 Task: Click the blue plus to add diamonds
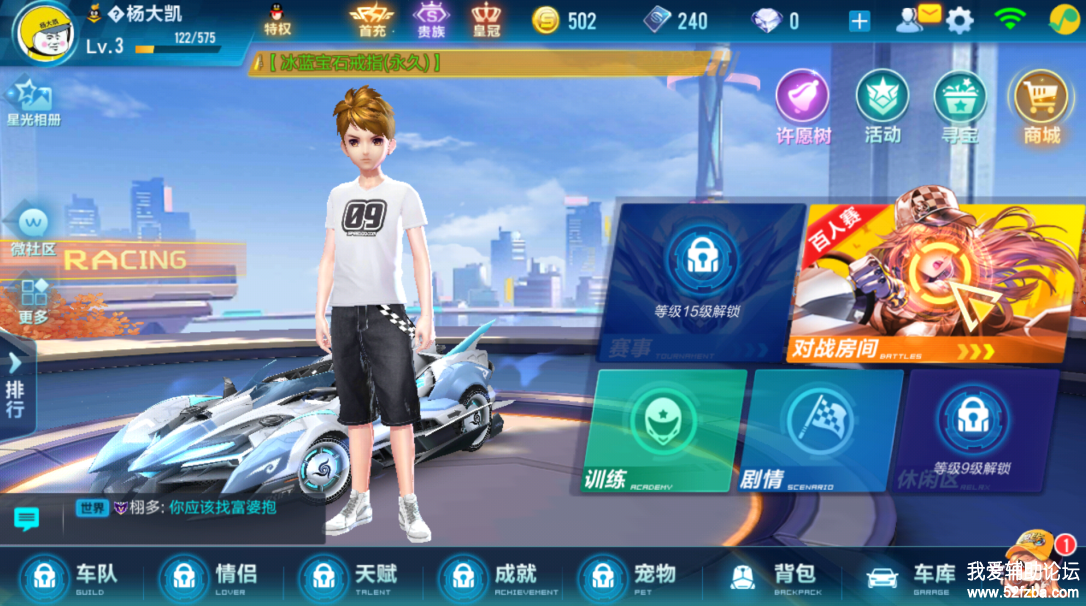859,21
